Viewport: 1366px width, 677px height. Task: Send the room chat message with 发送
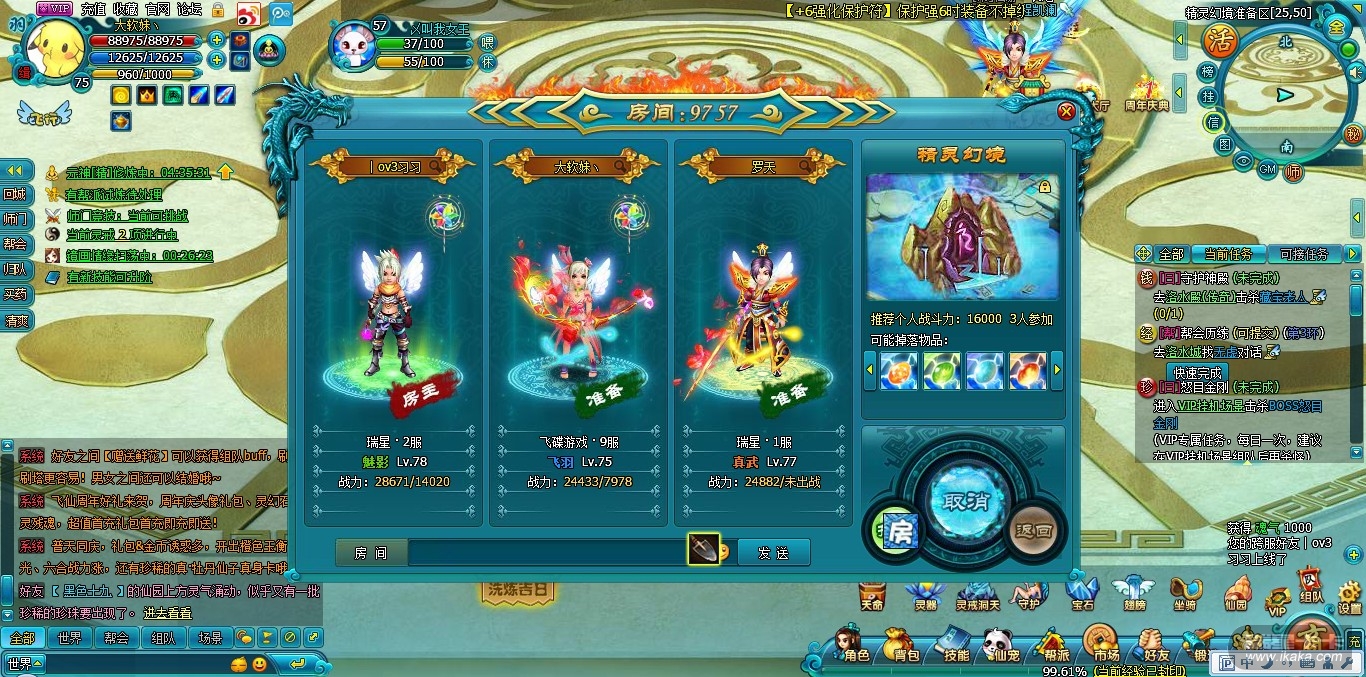tap(773, 552)
